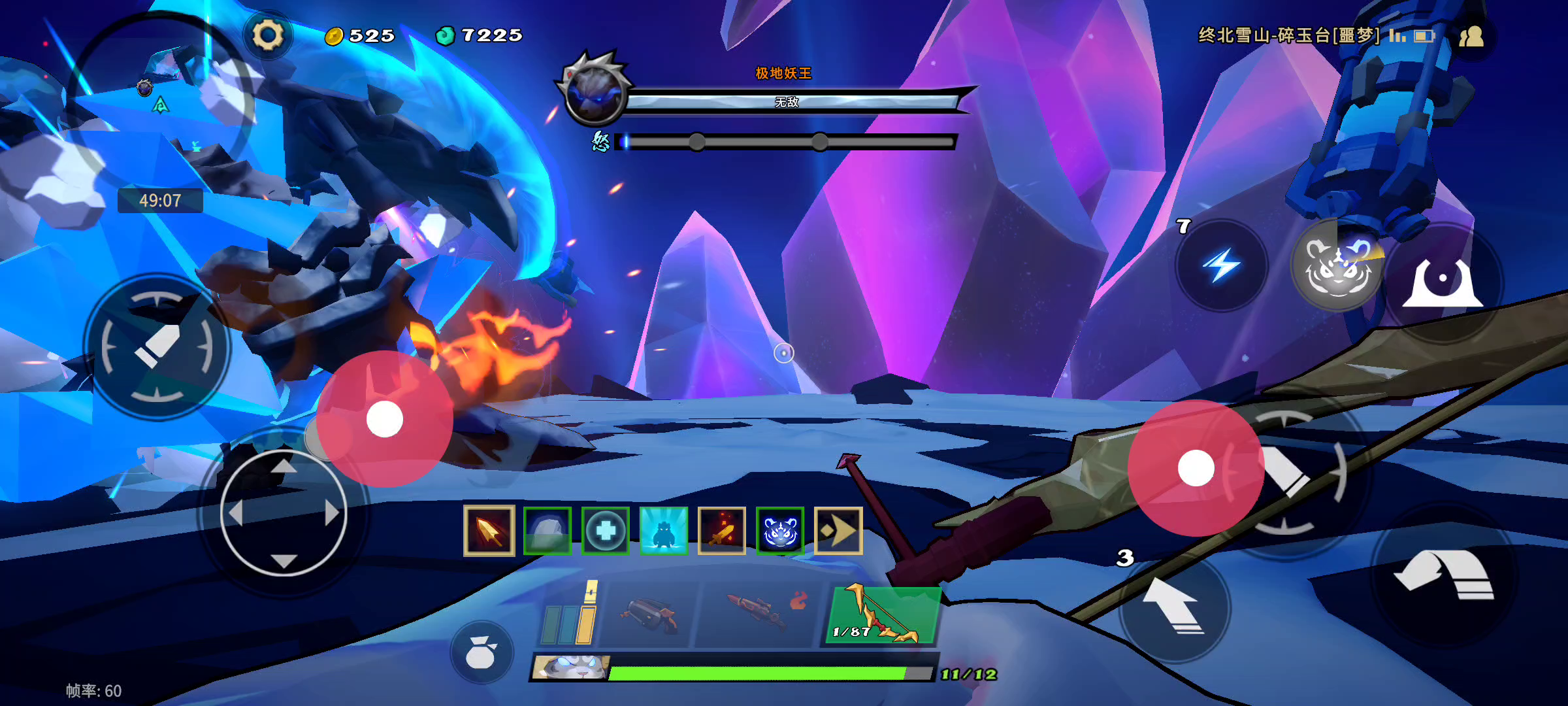Open the team players panel
Screen dimensions: 1568x706
pos(1471,37)
